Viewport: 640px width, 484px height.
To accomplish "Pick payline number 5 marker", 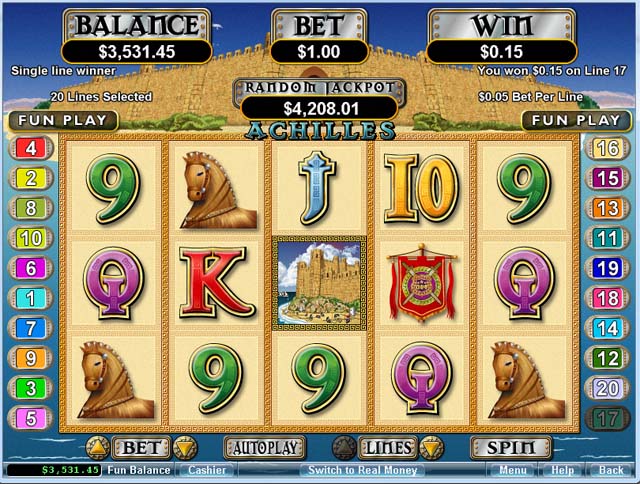I will pyautogui.click(x=29, y=418).
